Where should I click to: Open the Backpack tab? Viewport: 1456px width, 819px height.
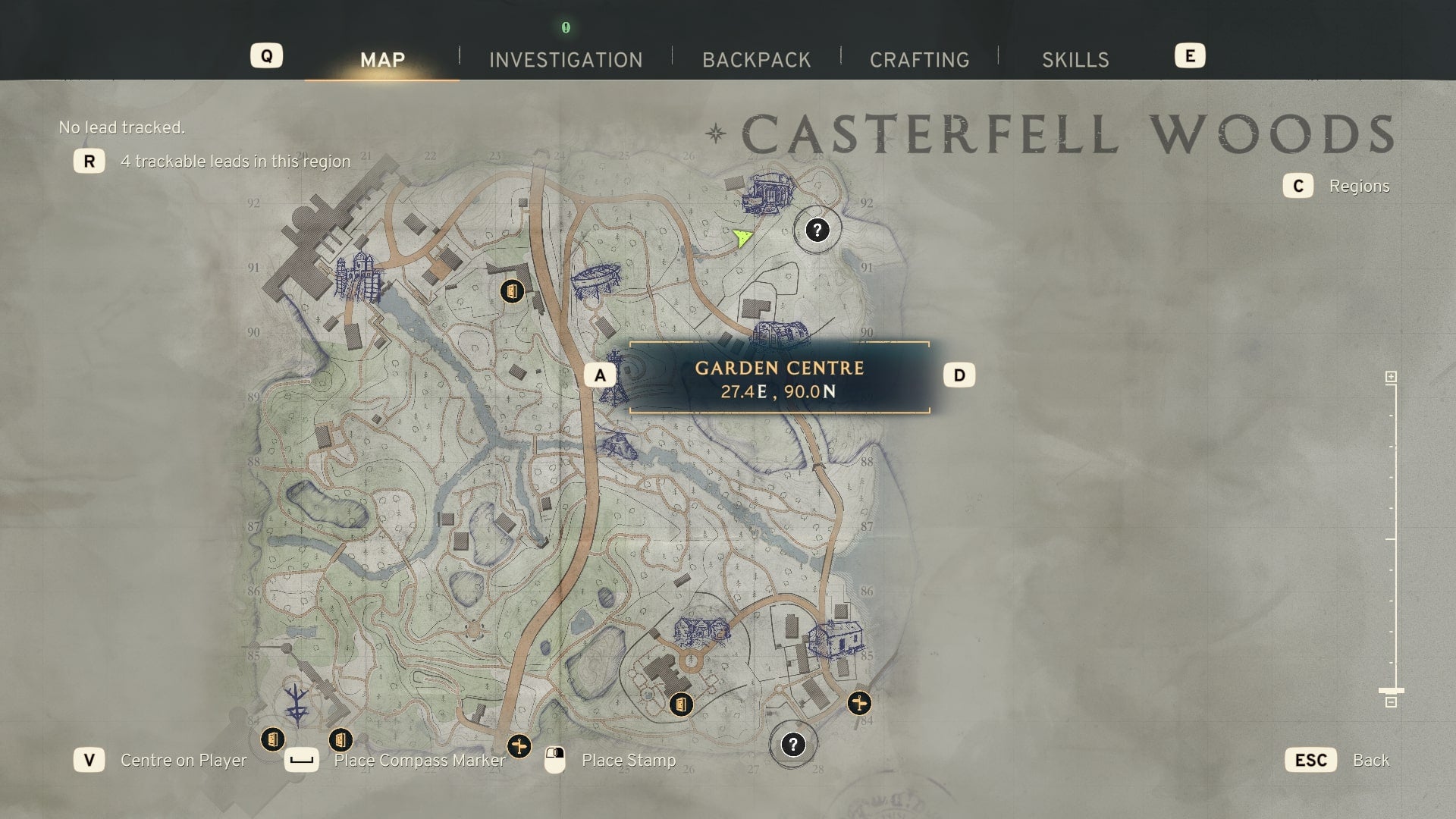(756, 60)
